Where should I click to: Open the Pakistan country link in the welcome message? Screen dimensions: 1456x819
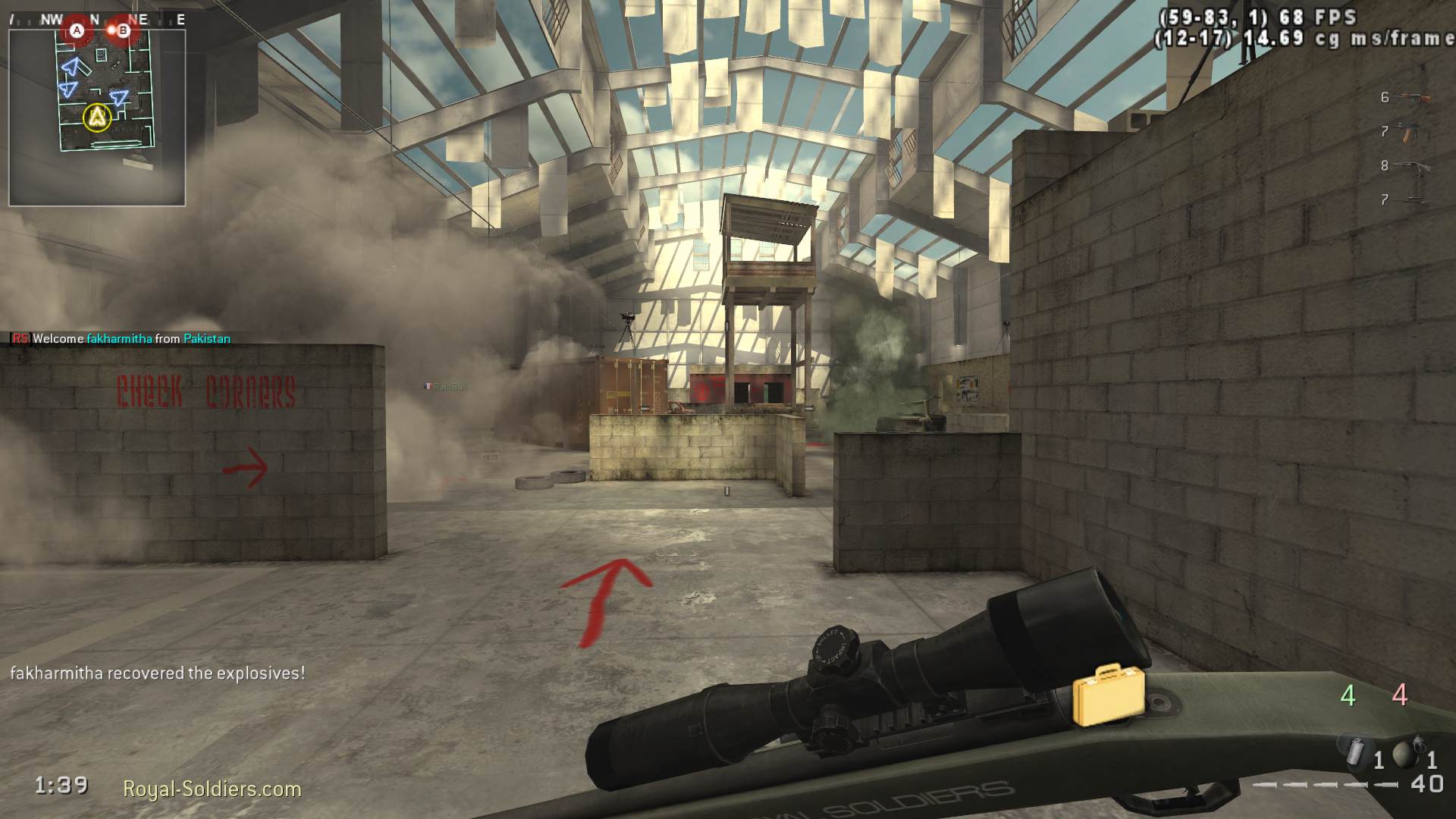pyautogui.click(x=206, y=338)
